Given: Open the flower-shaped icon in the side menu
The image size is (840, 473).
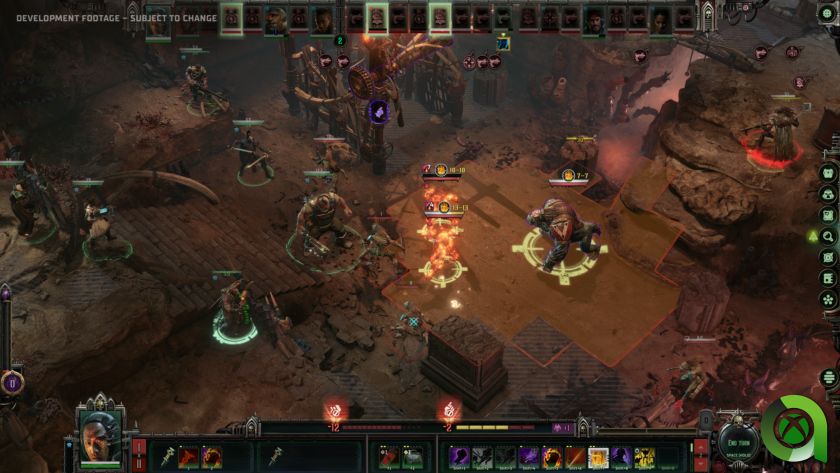Looking at the screenshot, I should click(828, 299).
